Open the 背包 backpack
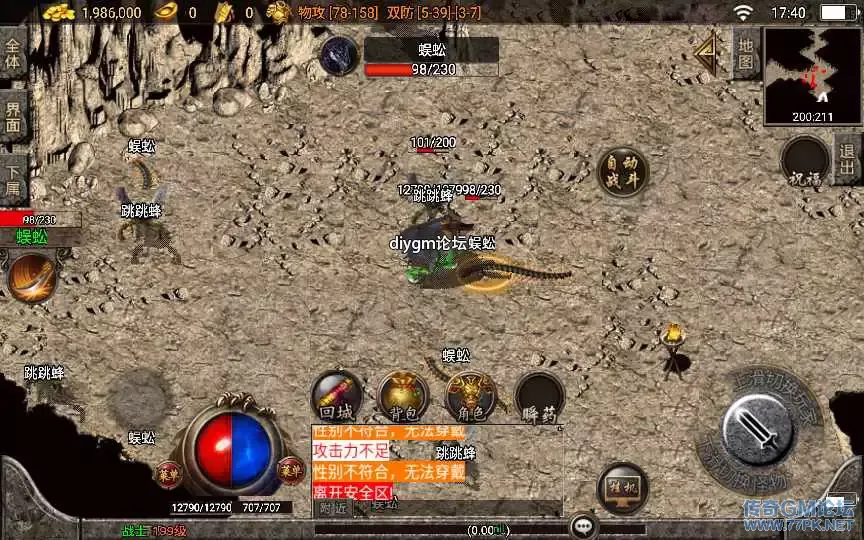Screen dimensions: 864x540 click(x=403, y=394)
